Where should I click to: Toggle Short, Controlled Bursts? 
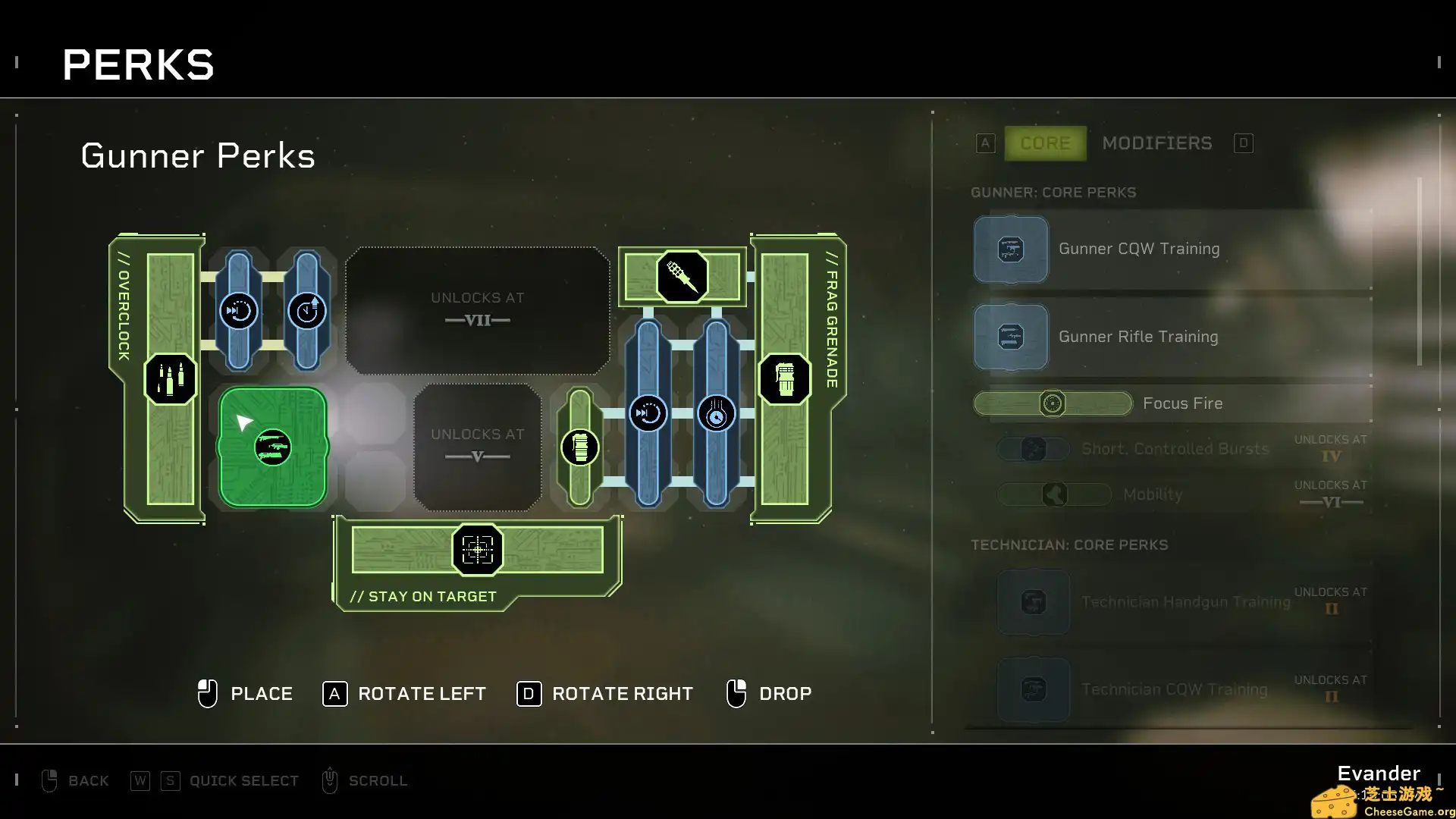[x=1034, y=448]
